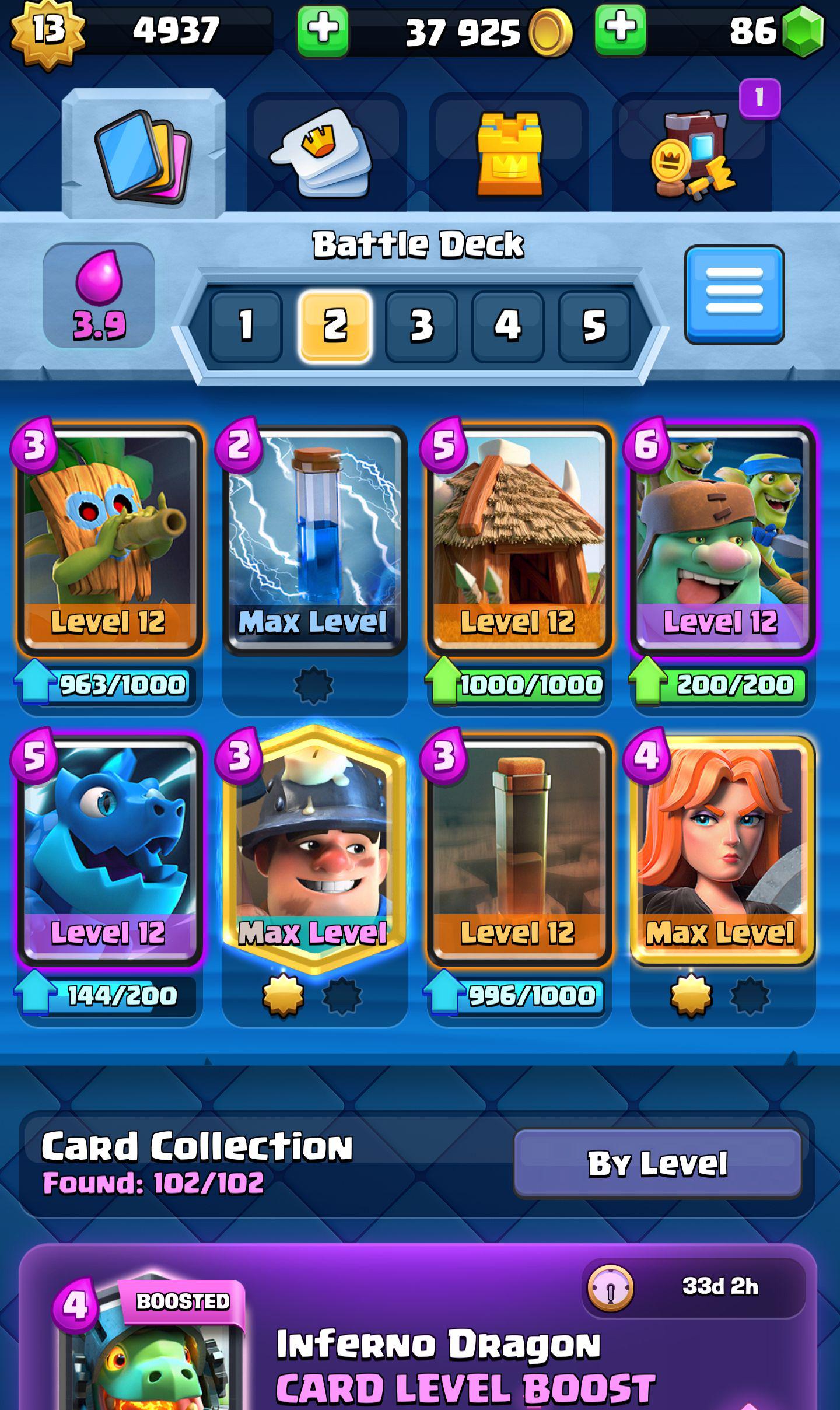Screen dimensions: 840x1410
Task: Open the By Level sorting menu
Action: [658, 1163]
